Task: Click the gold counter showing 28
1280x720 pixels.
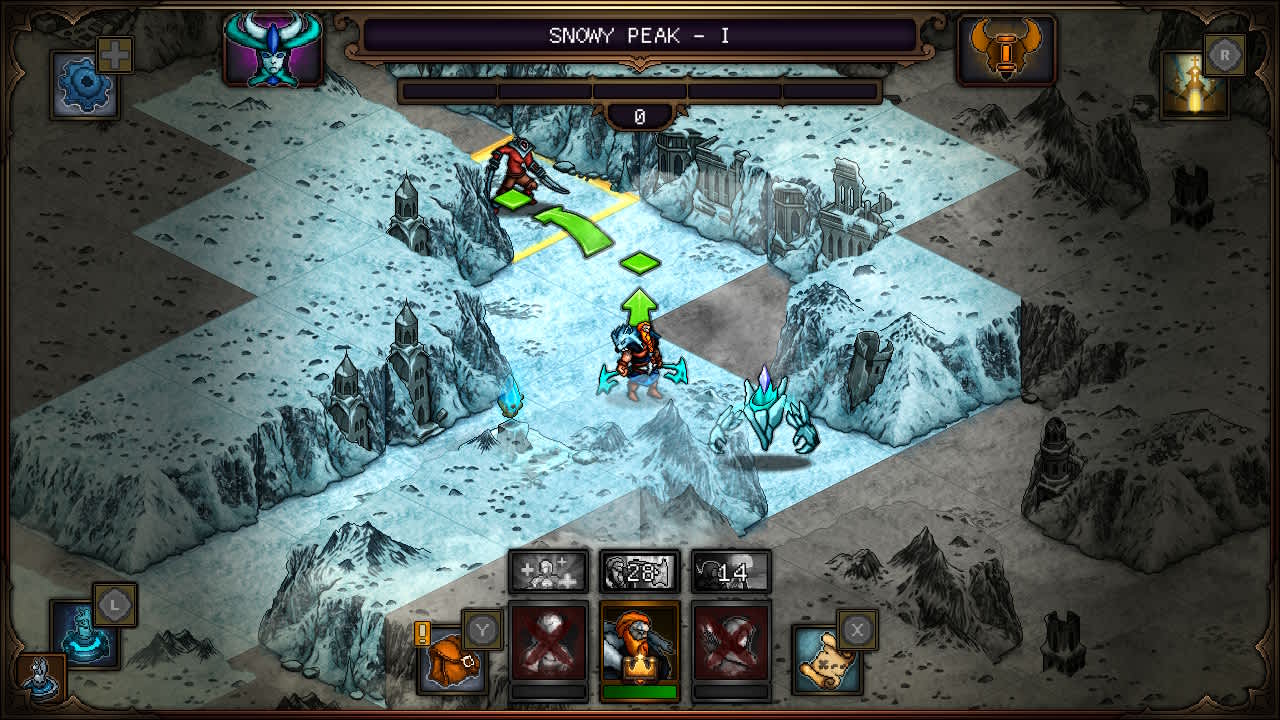Action: coord(641,572)
